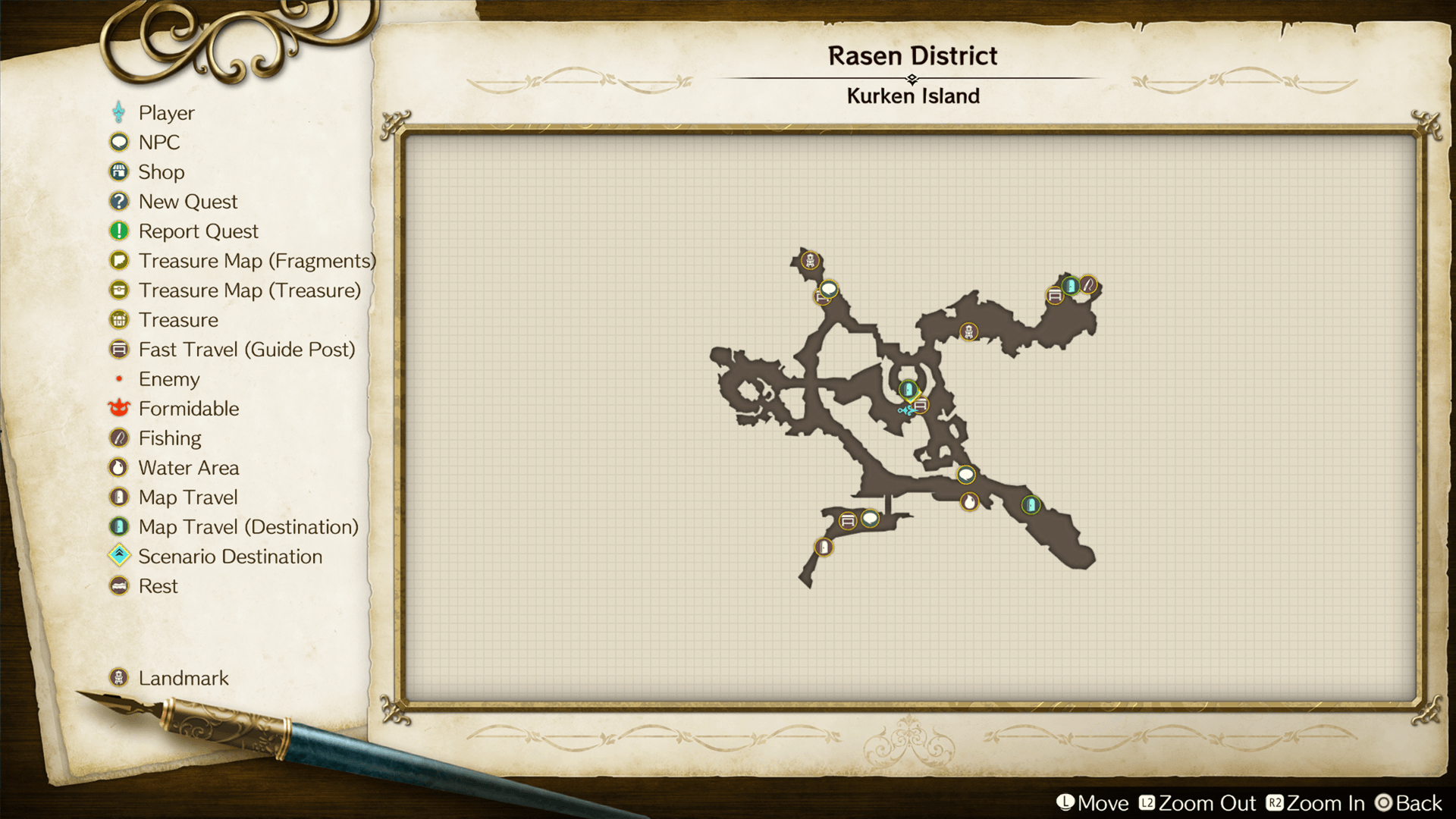Select the fishing spot marker on the map
Screen dimensions: 1456x819
click(1088, 285)
